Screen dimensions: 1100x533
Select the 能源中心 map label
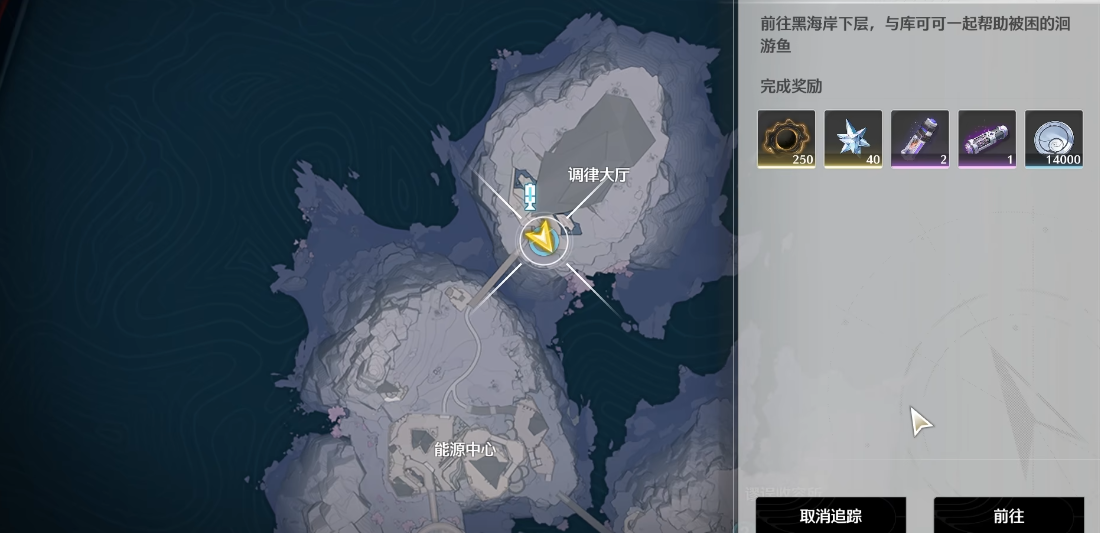[464, 450]
